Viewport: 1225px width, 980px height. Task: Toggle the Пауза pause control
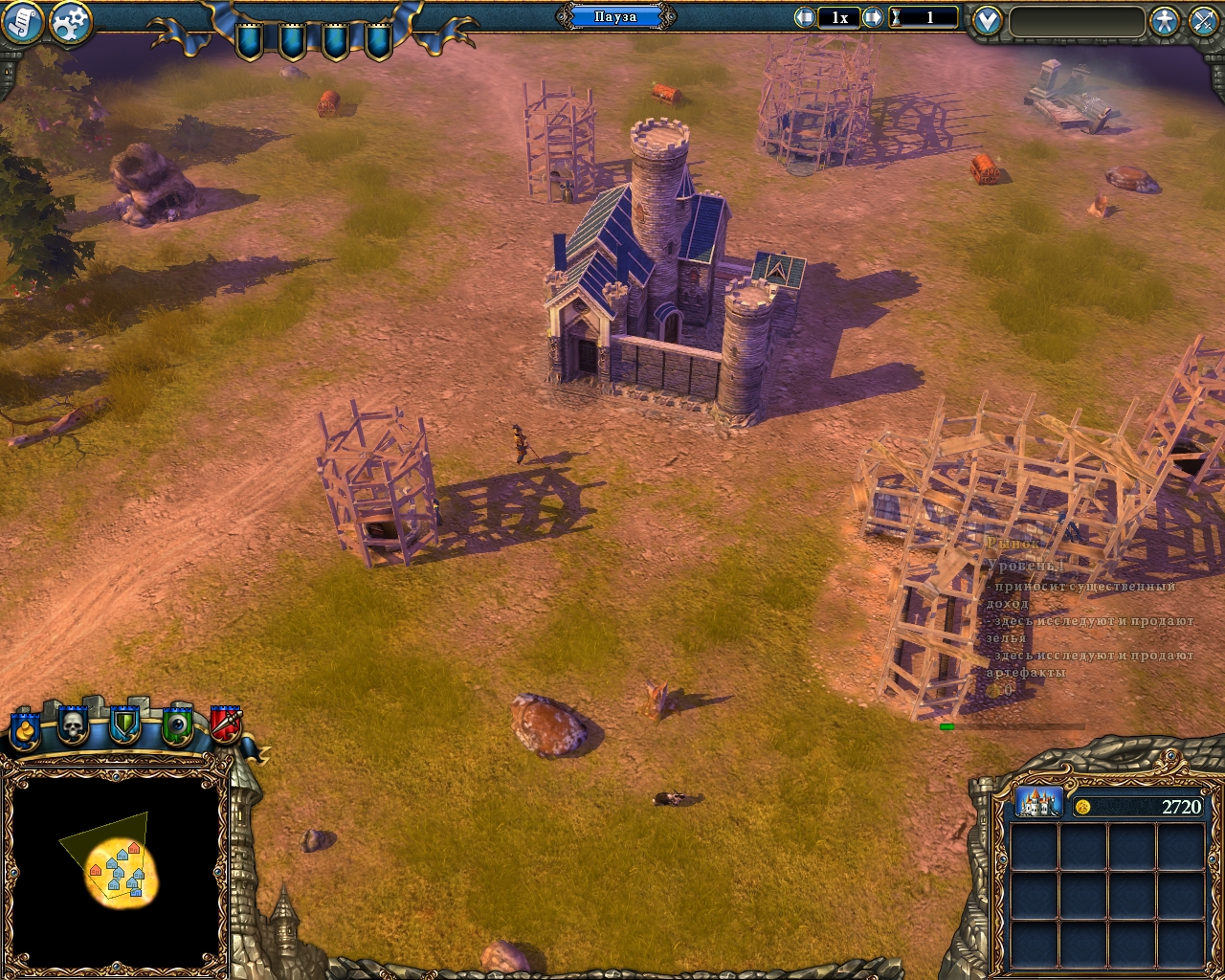pos(616,16)
